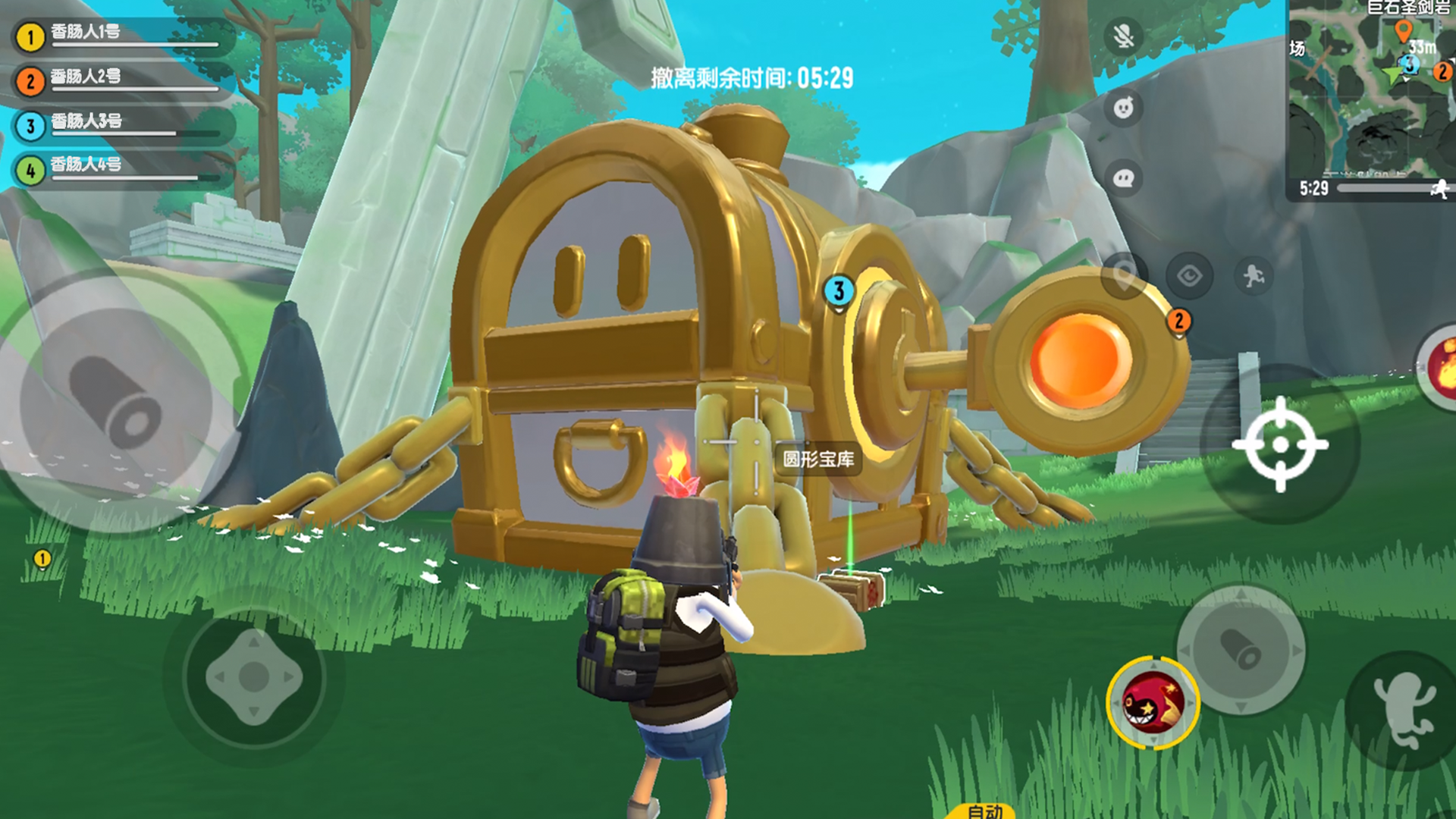Screen dimensions: 1456x819
Task: Tap the small right fire bullet button
Action: click(x=1241, y=650)
